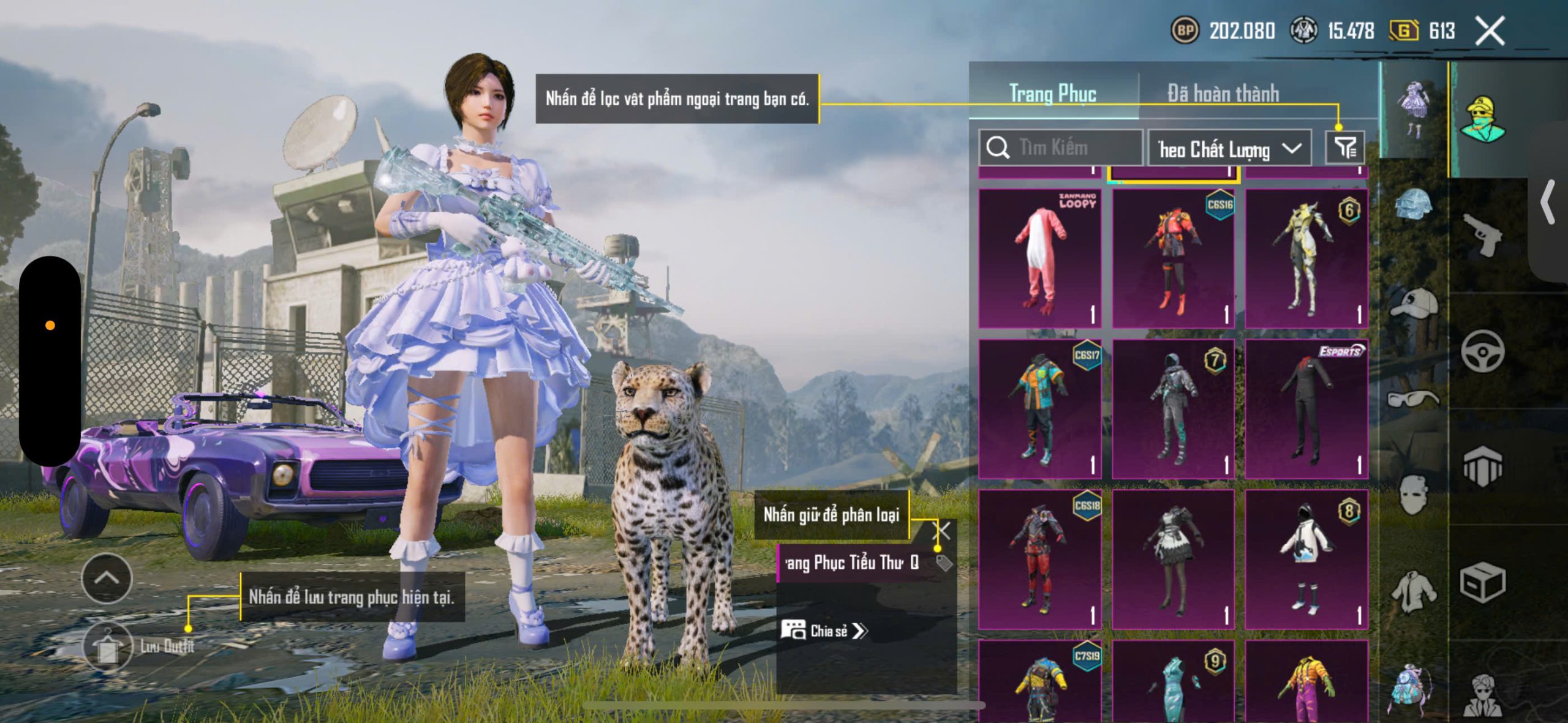Toggle the owned-items filter funnel button
The width and height of the screenshot is (1568, 723).
click(x=1345, y=148)
